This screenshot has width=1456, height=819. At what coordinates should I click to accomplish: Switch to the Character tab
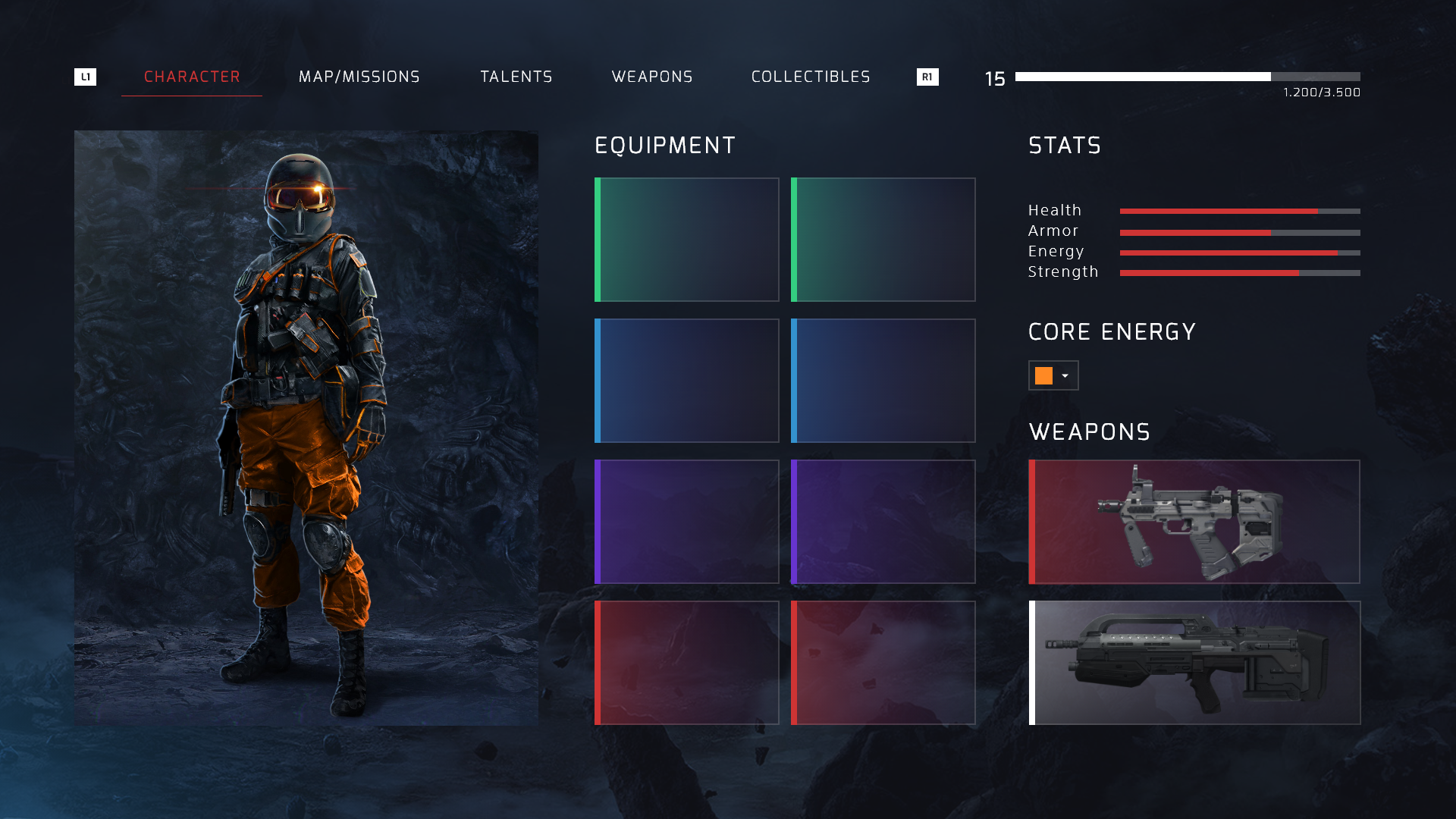(192, 77)
